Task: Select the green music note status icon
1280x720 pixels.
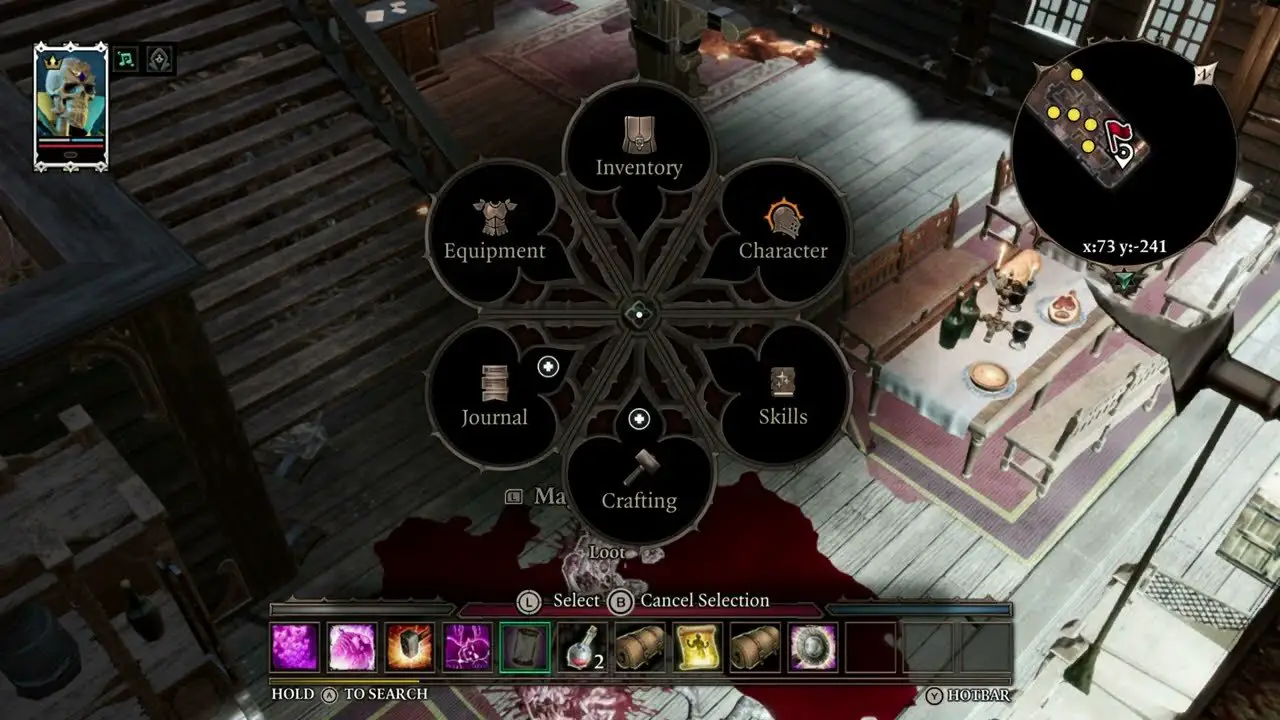Action: [125, 59]
